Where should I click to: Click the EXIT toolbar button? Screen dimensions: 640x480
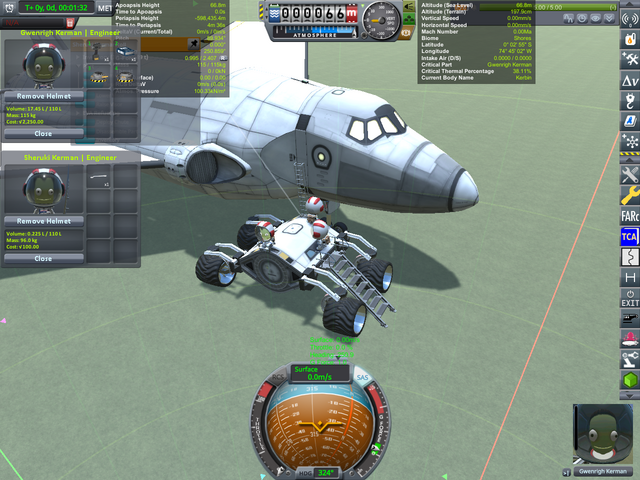pos(629,298)
